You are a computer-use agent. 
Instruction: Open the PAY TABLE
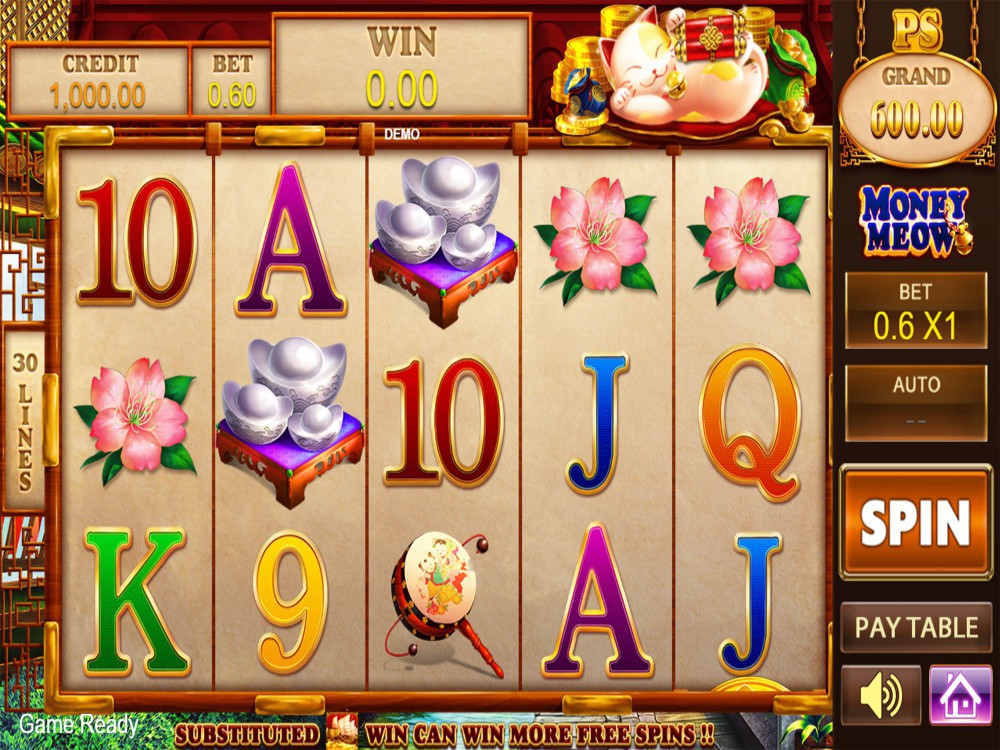point(916,628)
